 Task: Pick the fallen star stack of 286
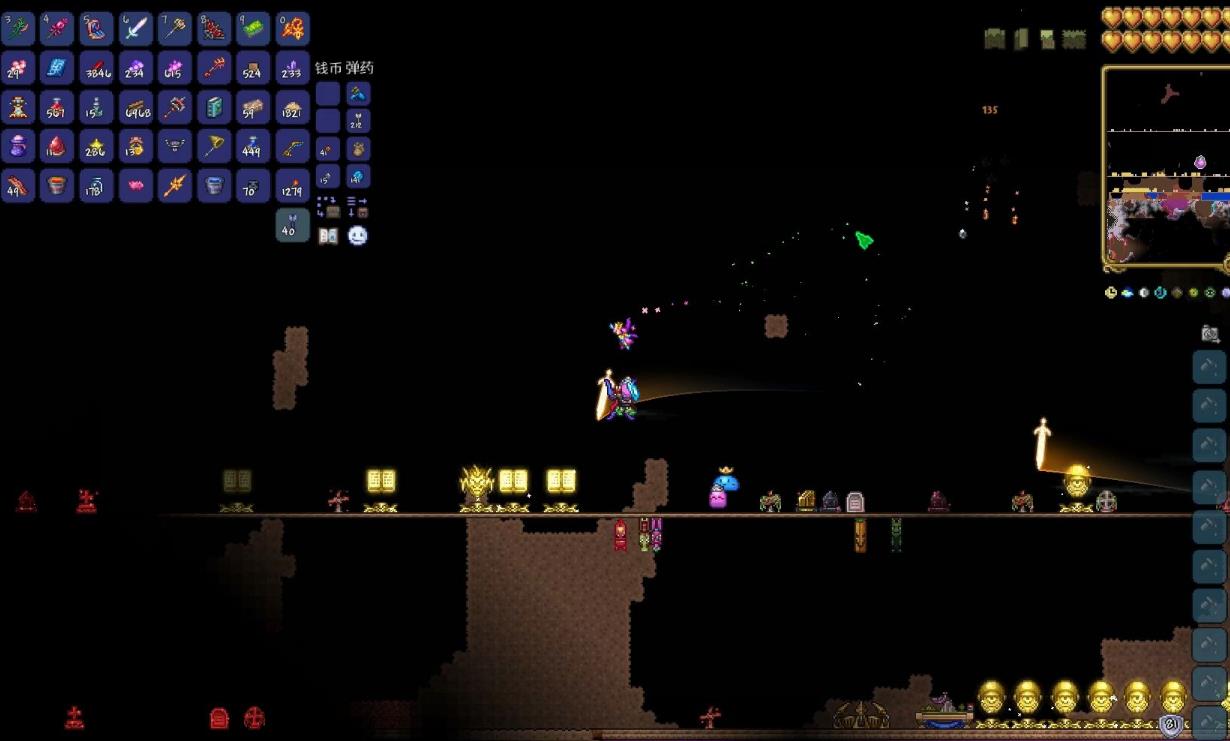[96, 146]
